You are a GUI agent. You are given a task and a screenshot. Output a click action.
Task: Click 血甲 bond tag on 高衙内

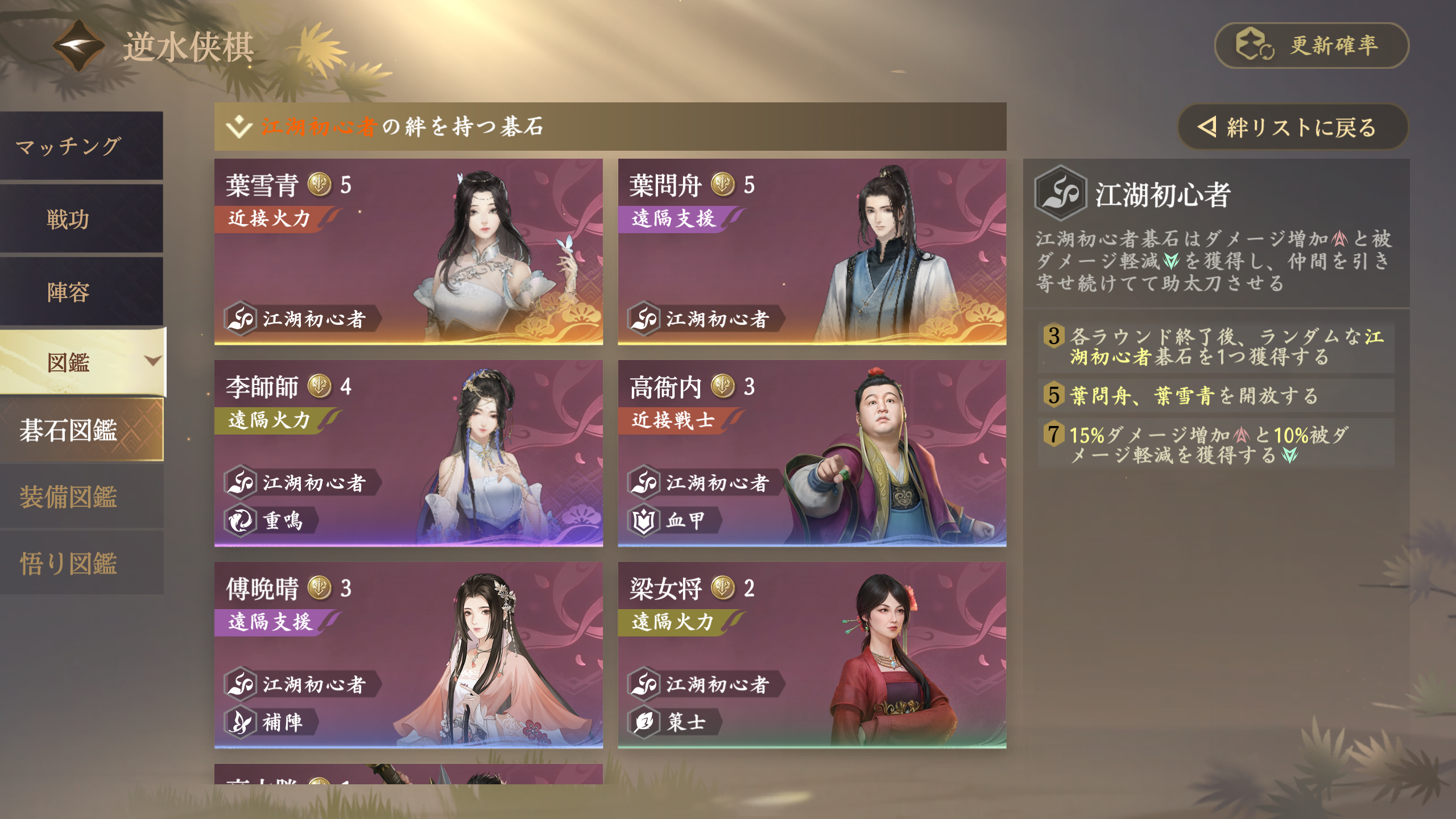coord(674,520)
